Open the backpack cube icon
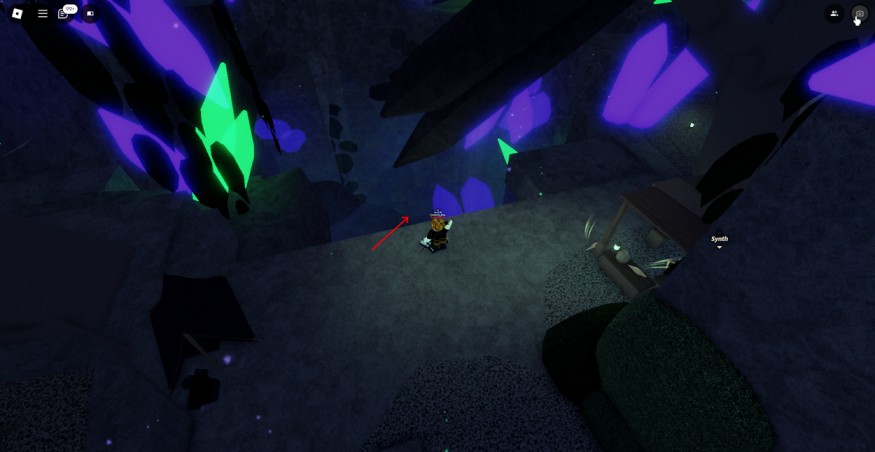Image resolution: width=875 pixels, height=452 pixels. click(859, 14)
